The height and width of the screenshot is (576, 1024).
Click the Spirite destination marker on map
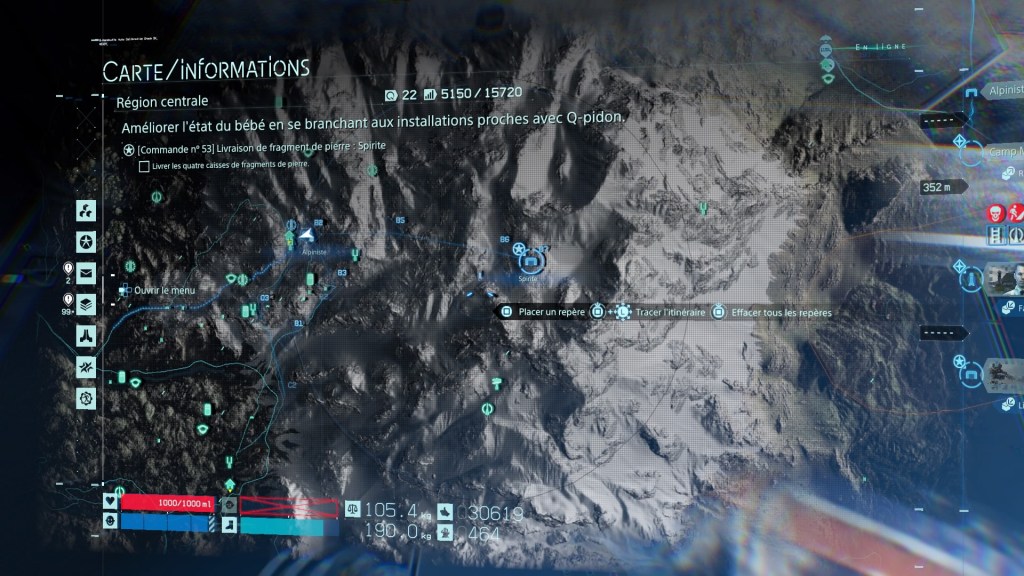coord(531,262)
